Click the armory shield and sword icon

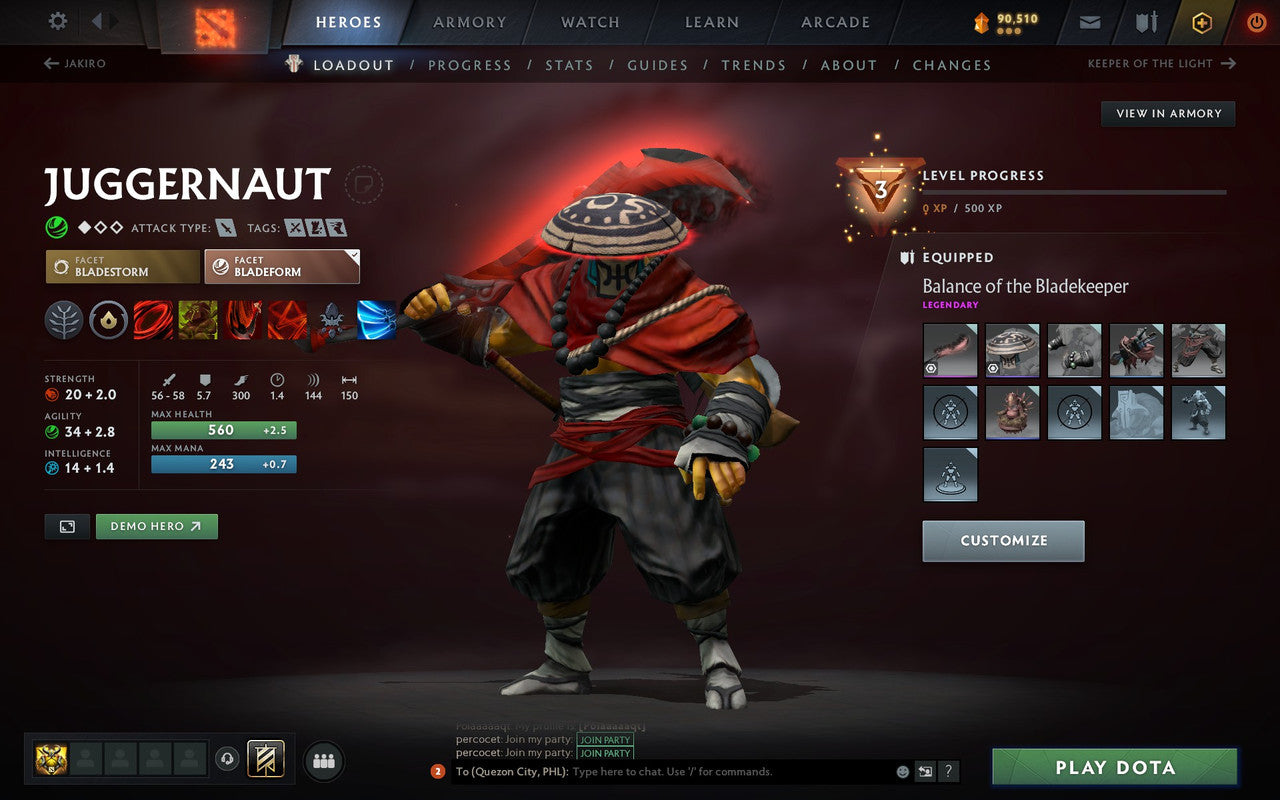(x=1145, y=21)
